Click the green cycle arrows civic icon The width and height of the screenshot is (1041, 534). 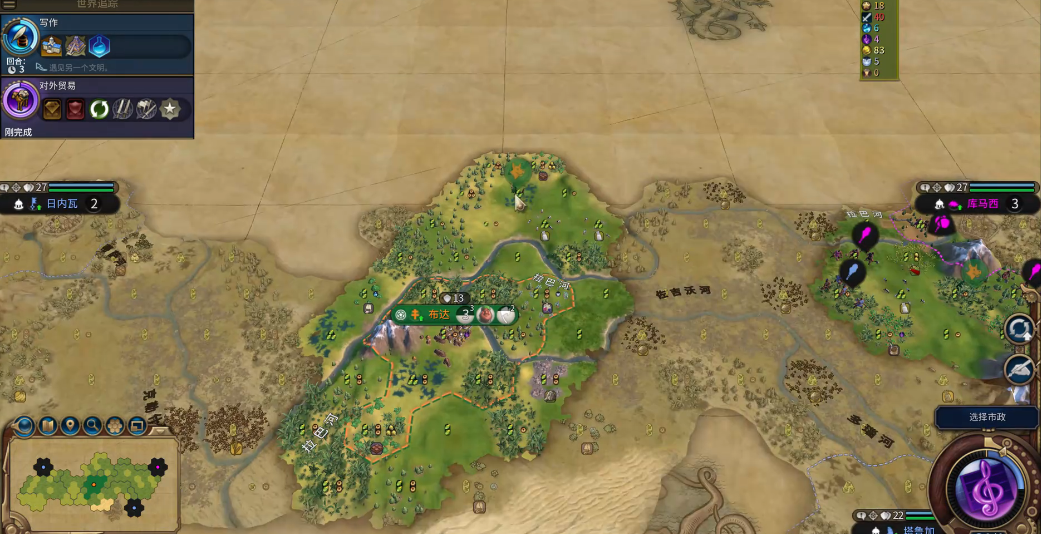(x=100, y=109)
